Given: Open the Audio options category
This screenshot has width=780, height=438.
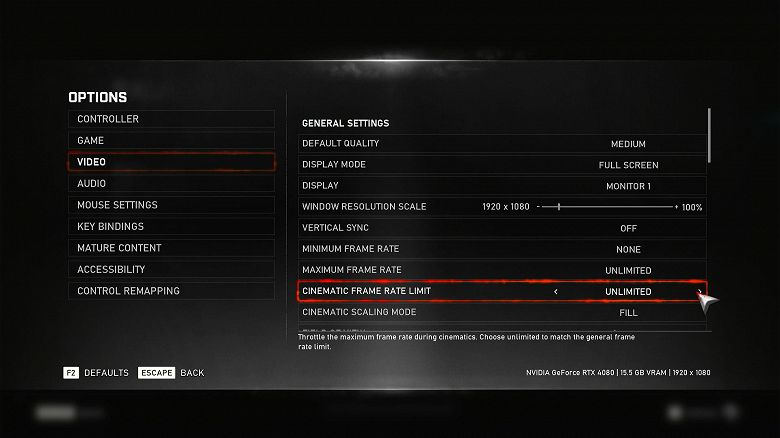Looking at the screenshot, I should 171,184.
